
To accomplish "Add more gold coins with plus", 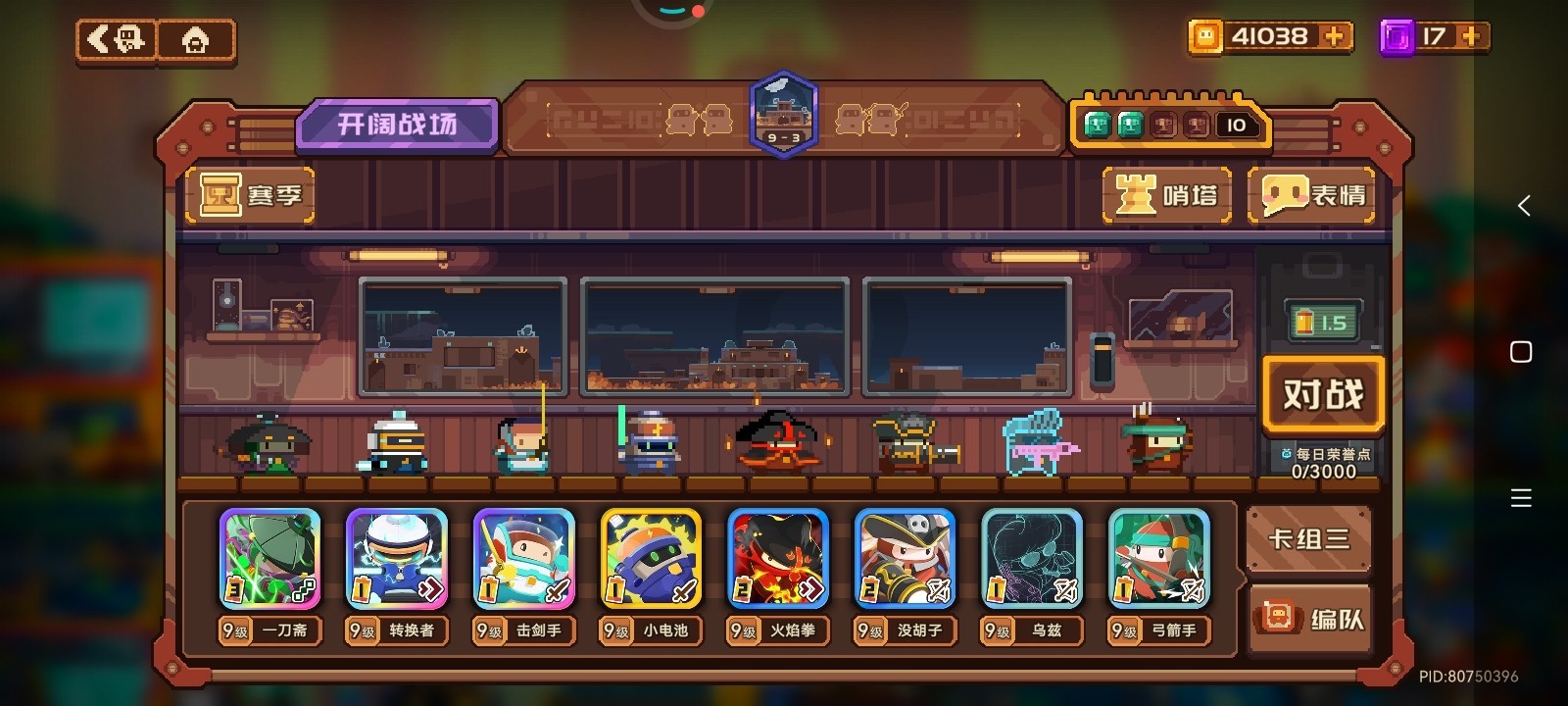I will pos(1334,36).
